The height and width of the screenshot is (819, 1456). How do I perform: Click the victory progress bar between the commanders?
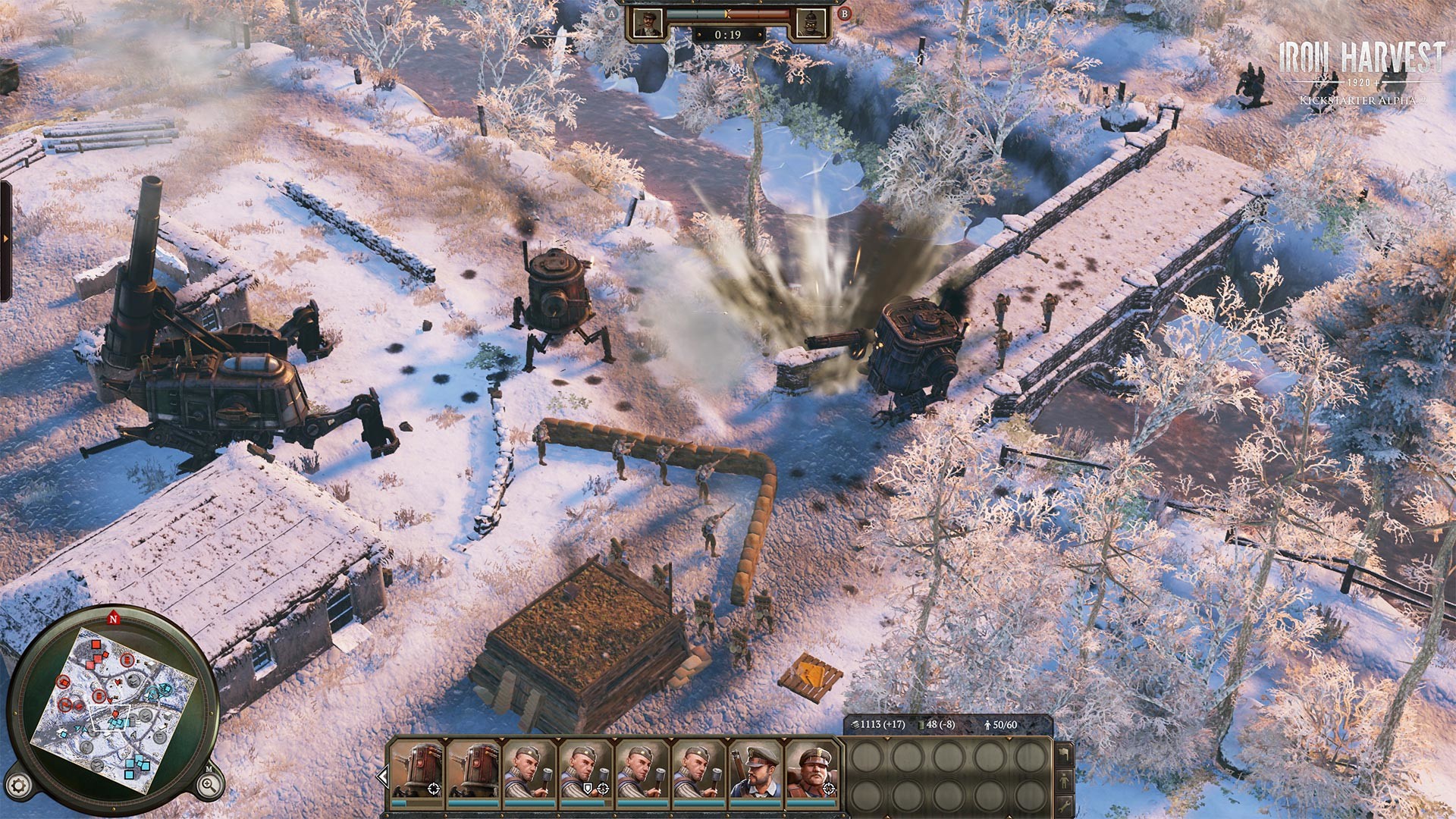point(728,14)
